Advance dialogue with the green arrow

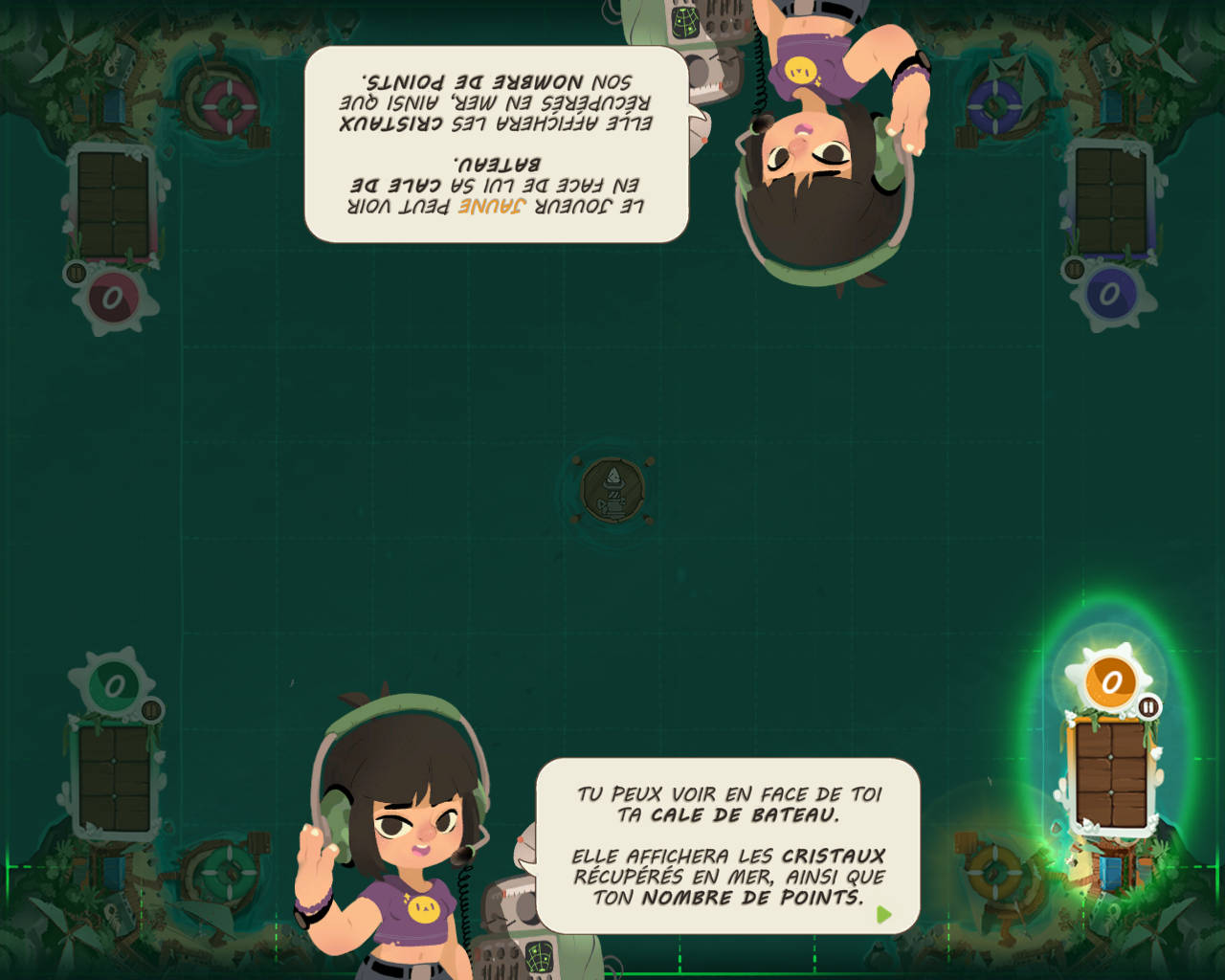(883, 915)
